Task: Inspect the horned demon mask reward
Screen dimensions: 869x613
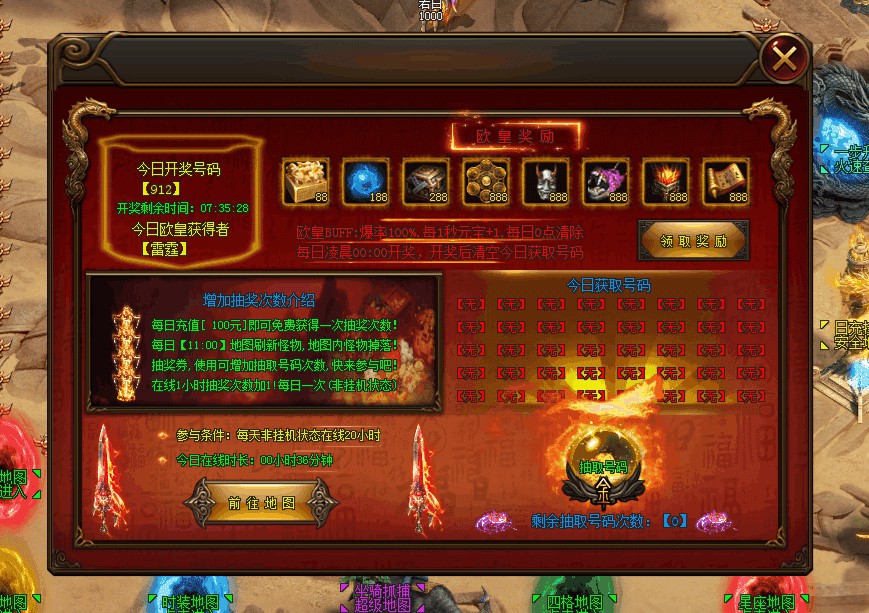Action: [545, 181]
